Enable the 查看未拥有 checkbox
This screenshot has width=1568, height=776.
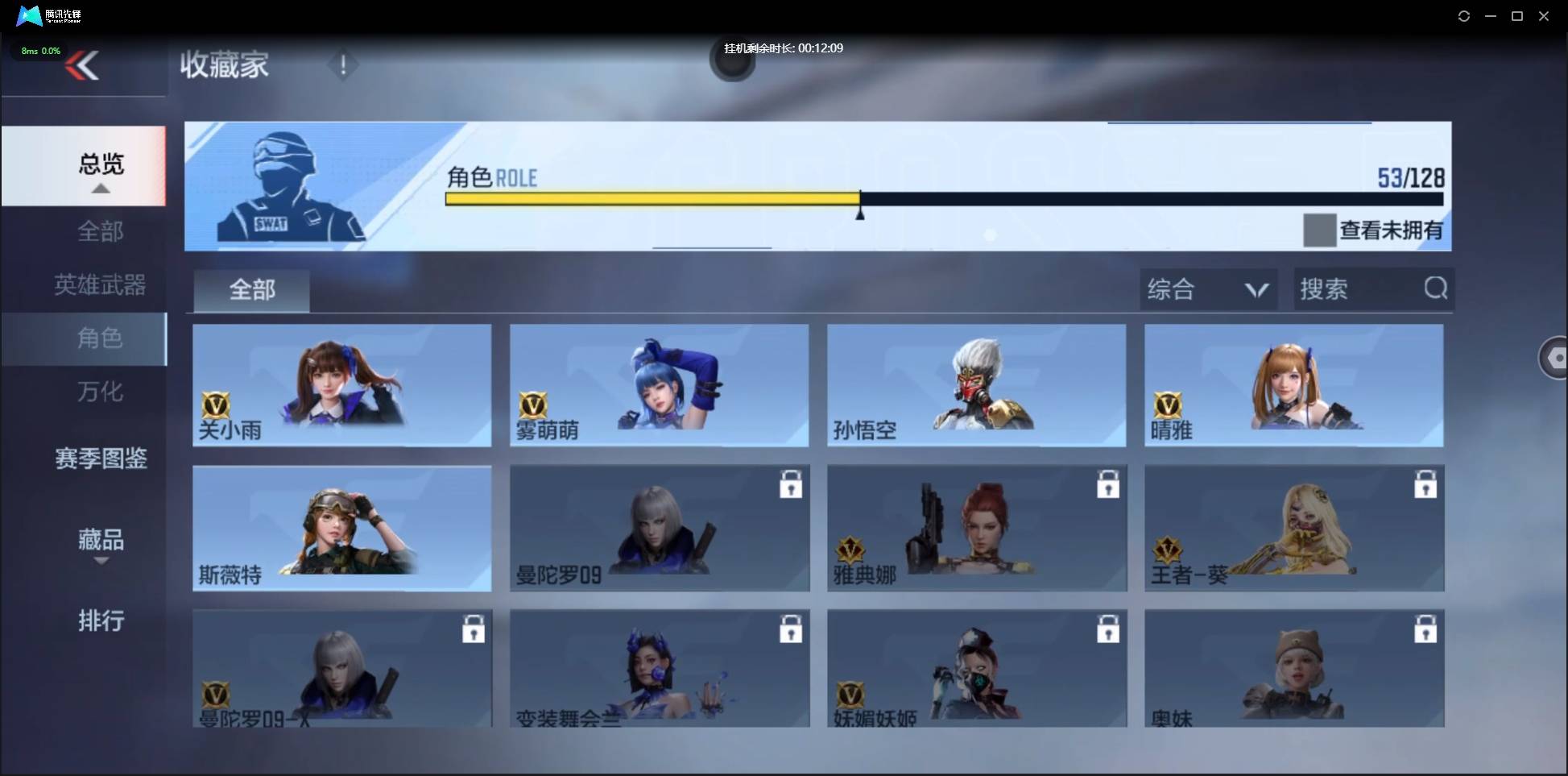click(x=1319, y=231)
